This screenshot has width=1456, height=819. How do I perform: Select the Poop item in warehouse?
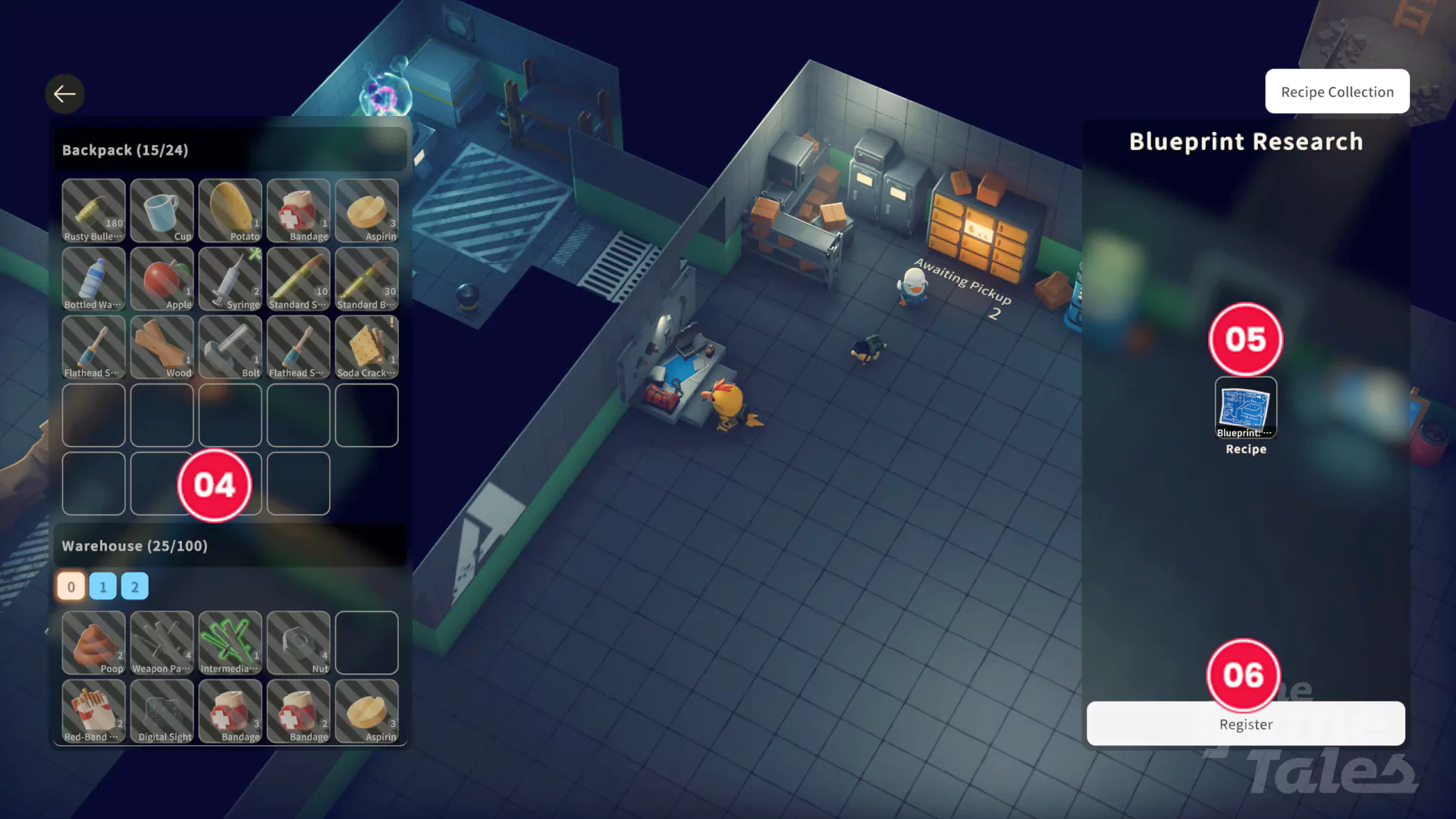point(93,642)
